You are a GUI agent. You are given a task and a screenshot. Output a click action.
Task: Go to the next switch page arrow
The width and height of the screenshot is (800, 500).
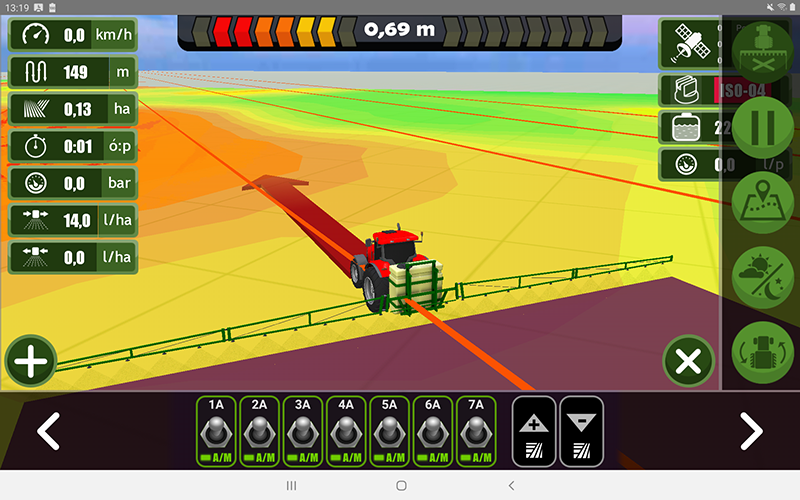tap(751, 431)
